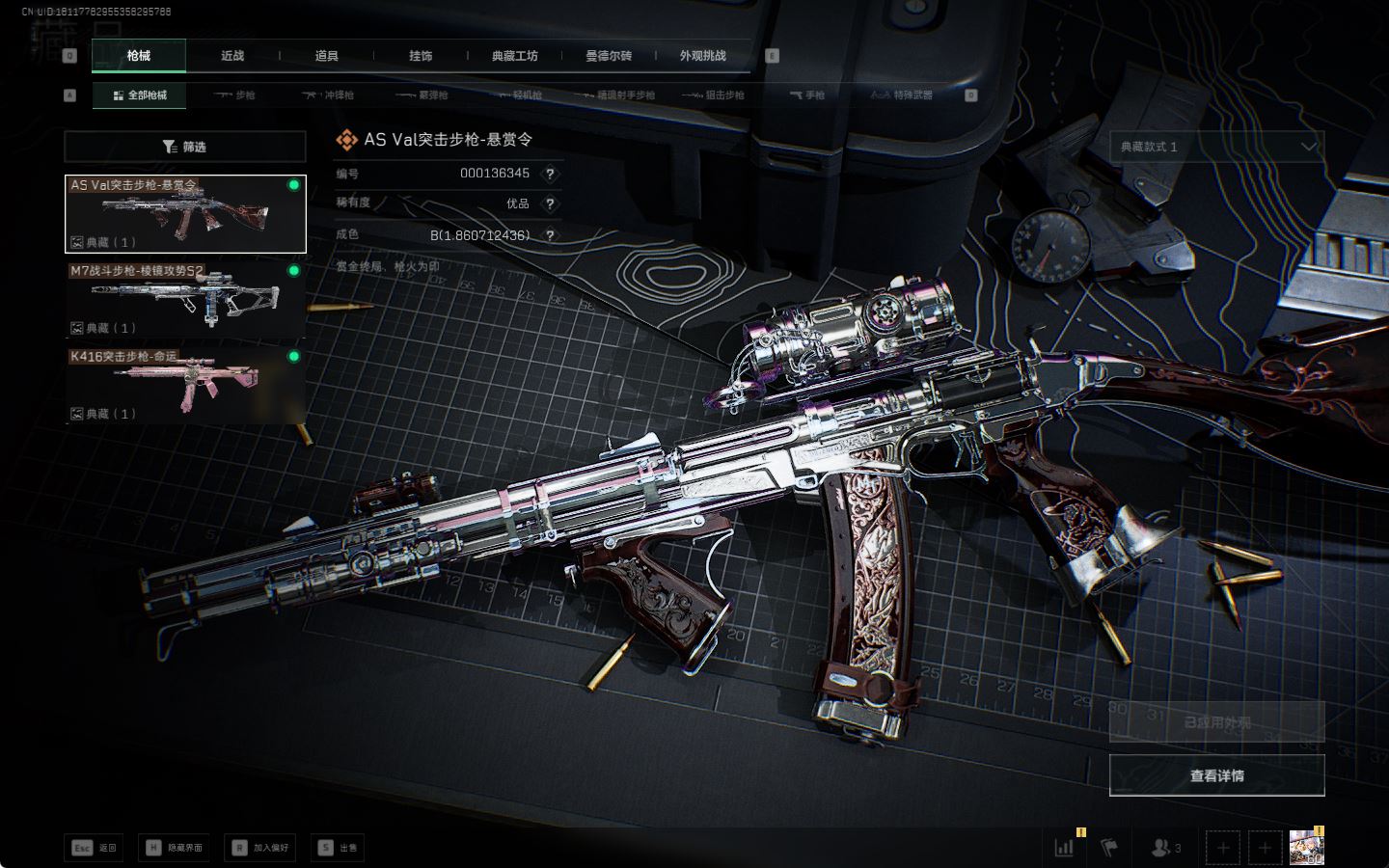Open the 筛选 filter button
The image size is (1389, 868).
185,147
